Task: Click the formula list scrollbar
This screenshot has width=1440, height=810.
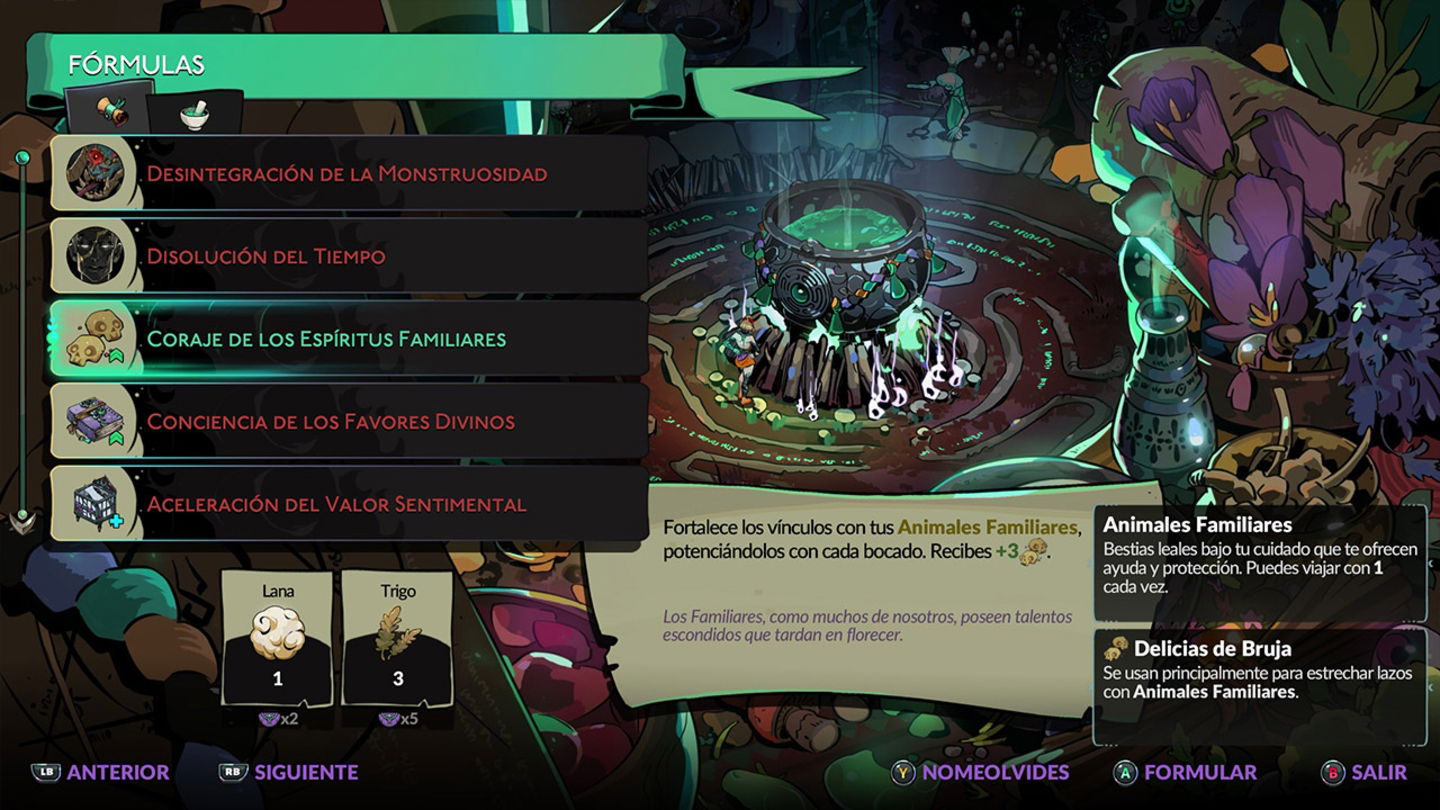Action: [x=22, y=340]
